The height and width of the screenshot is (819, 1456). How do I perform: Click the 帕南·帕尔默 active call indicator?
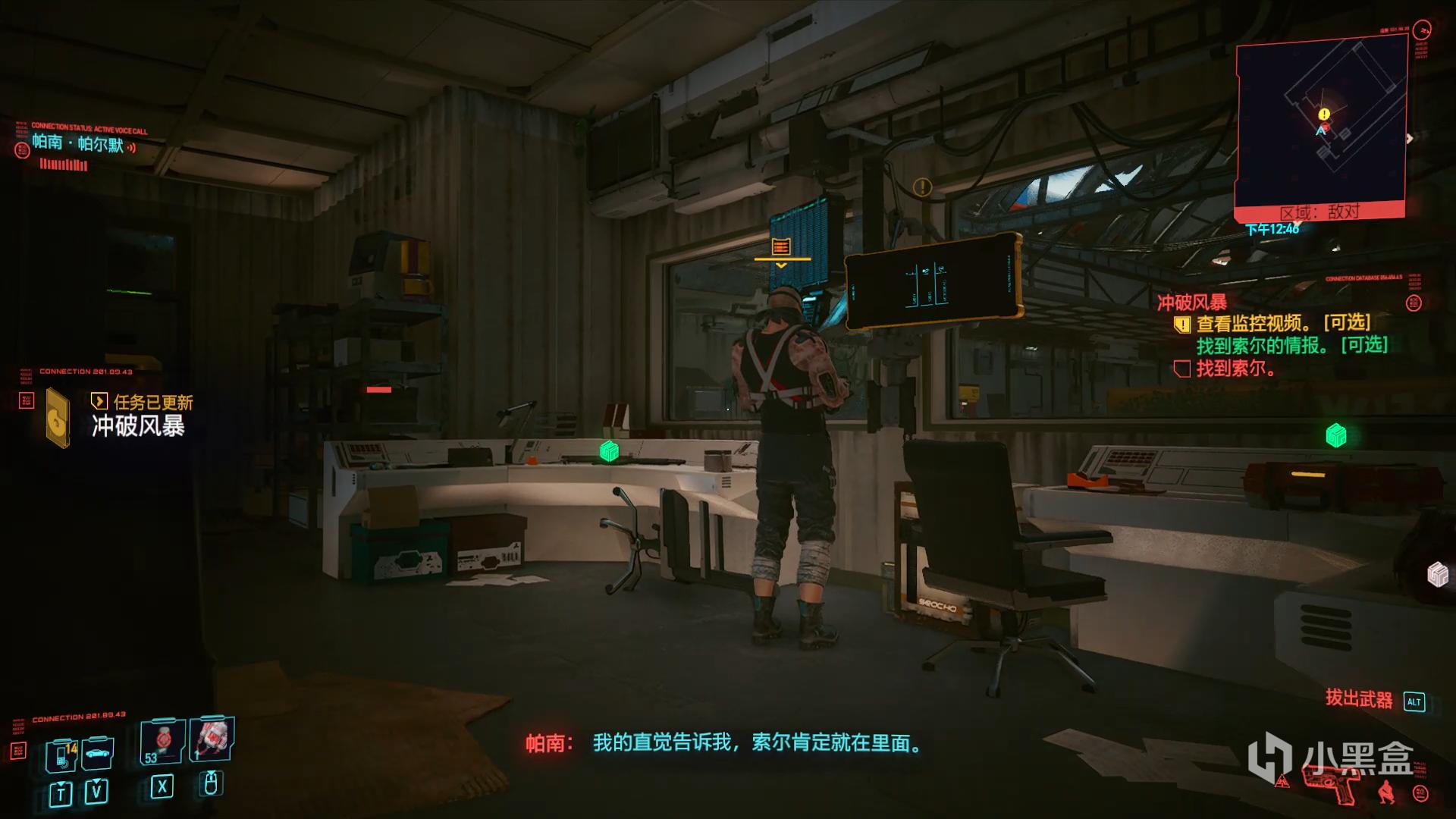click(78, 143)
